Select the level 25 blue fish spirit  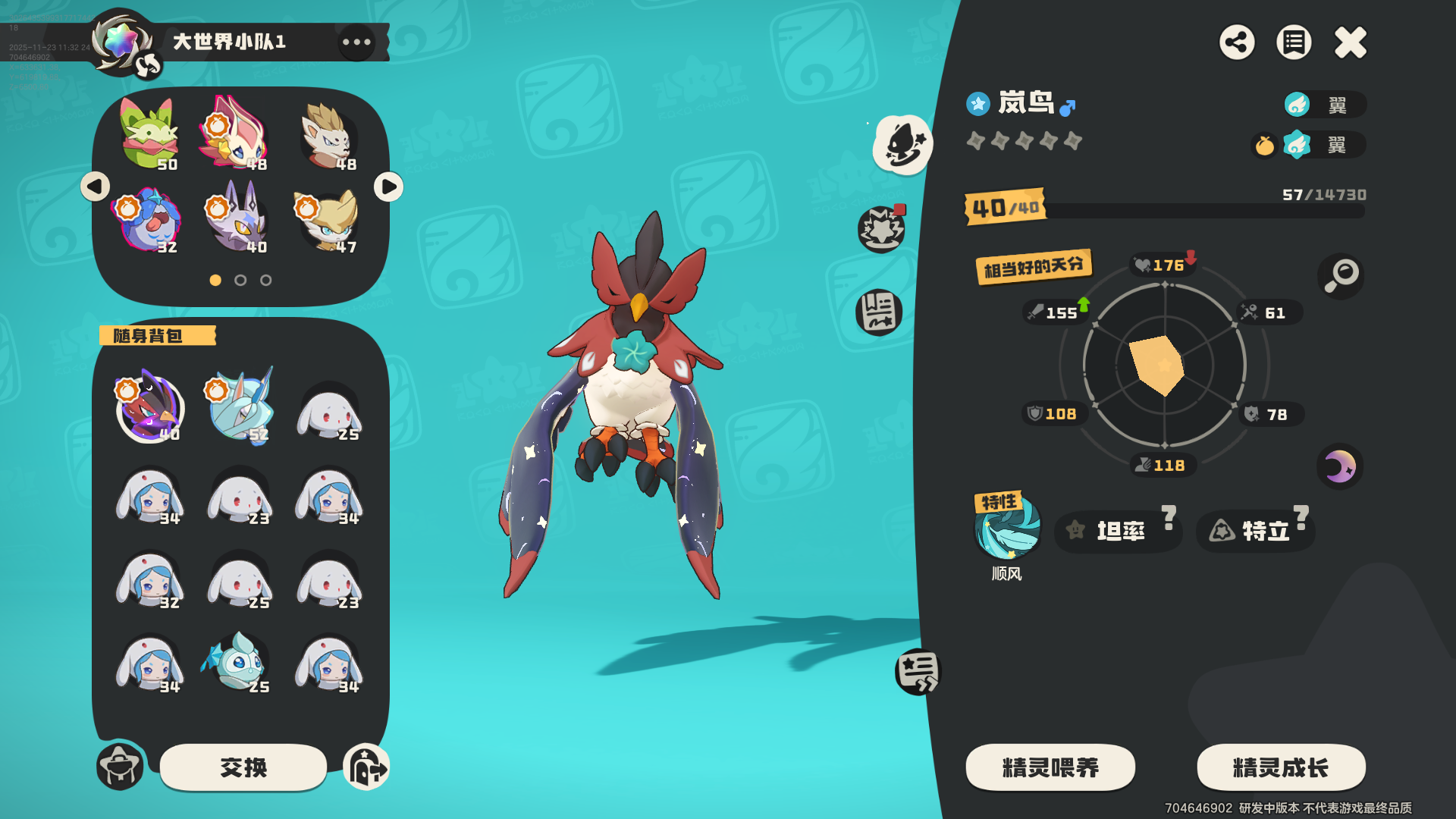tap(238, 663)
